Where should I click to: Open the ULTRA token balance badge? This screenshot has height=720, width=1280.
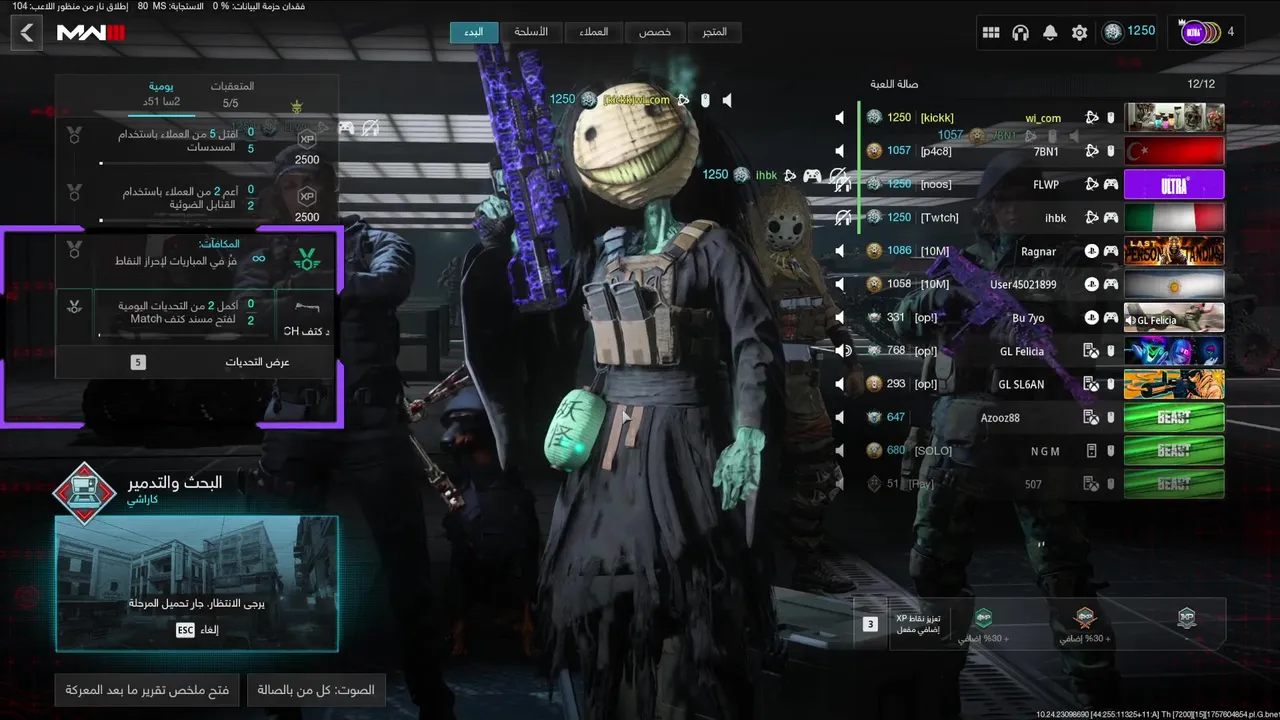coord(1210,32)
